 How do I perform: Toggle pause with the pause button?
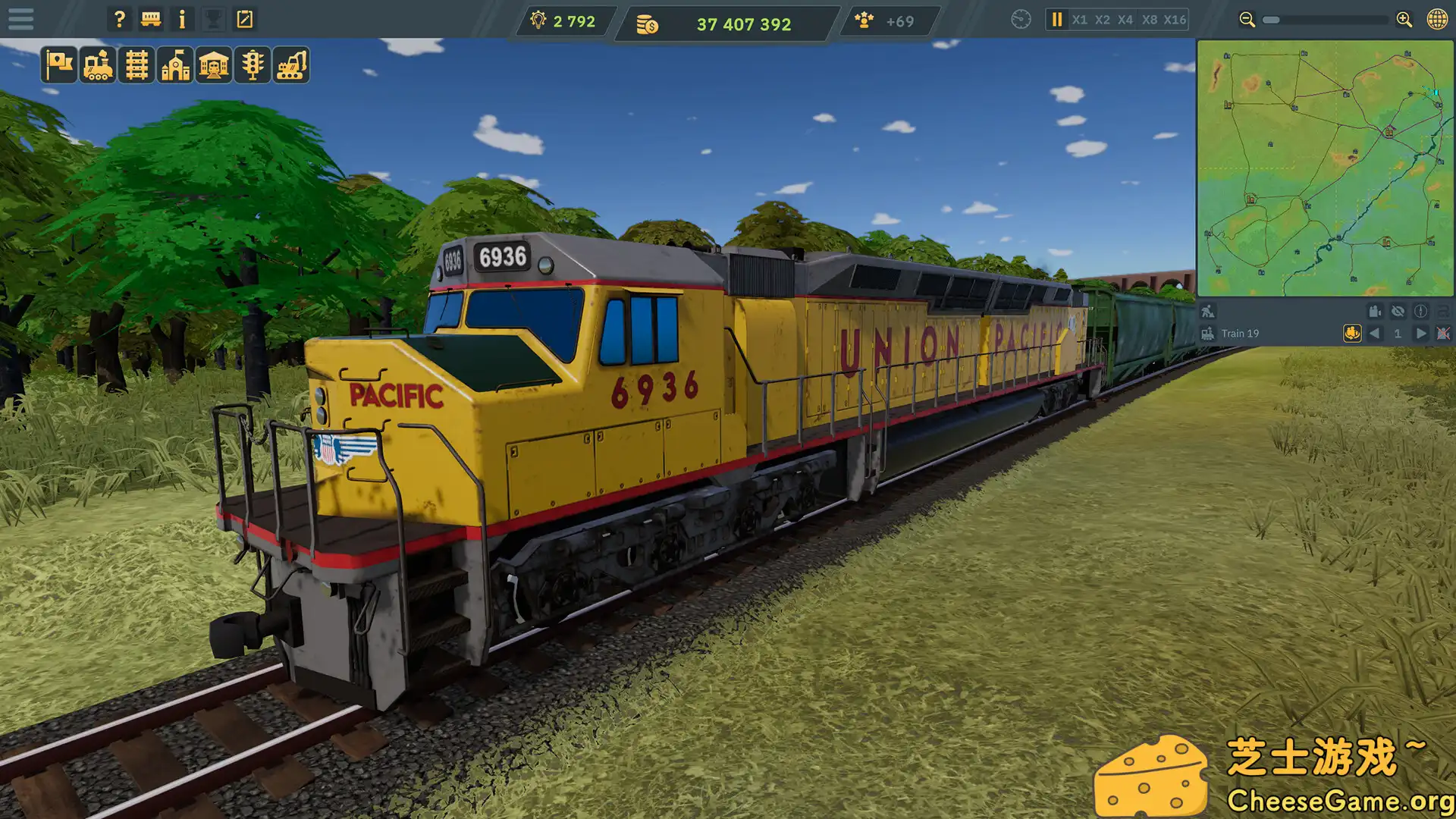pyautogui.click(x=1056, y=20)
